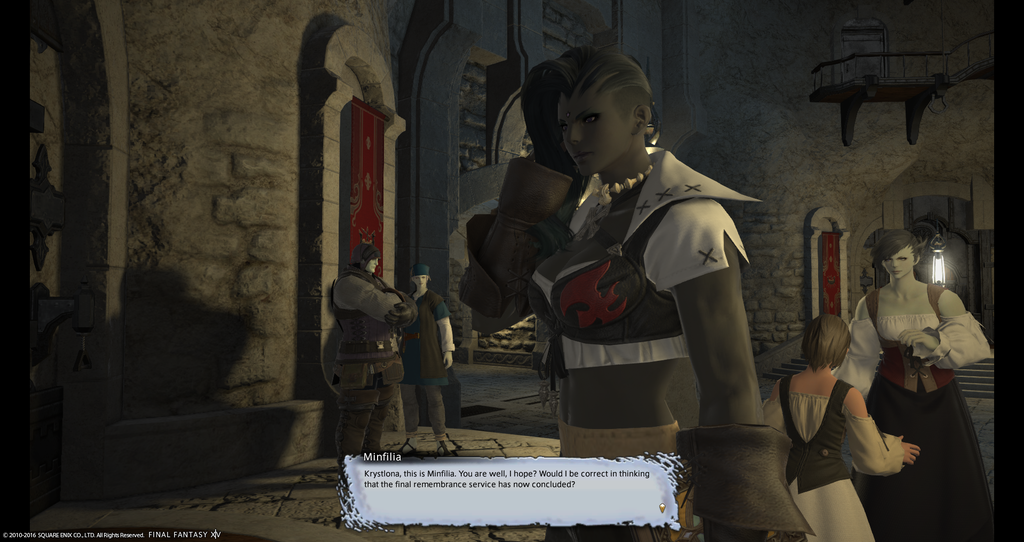The width and height of the screenshot is (1024, 542).
Task: Advance Minfilia's dialogue box
Action: click(510, 489)
